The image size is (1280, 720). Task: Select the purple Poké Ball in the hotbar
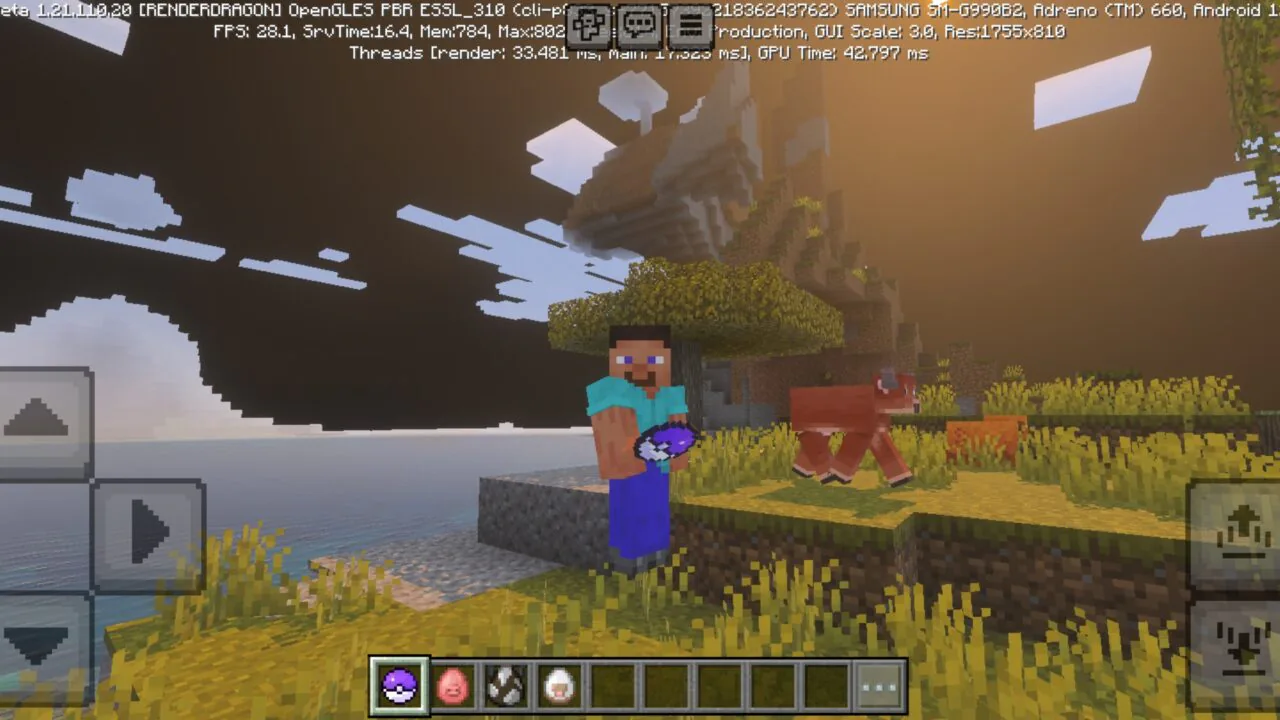(398, 684)
